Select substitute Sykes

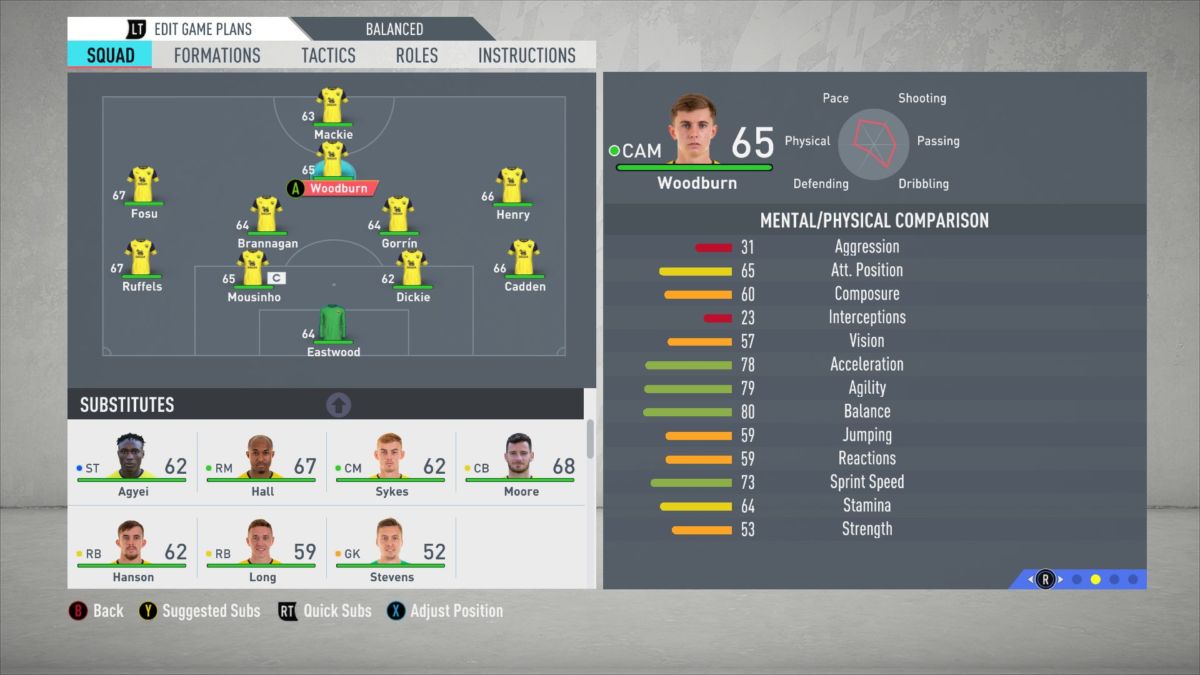pos(391,462)
